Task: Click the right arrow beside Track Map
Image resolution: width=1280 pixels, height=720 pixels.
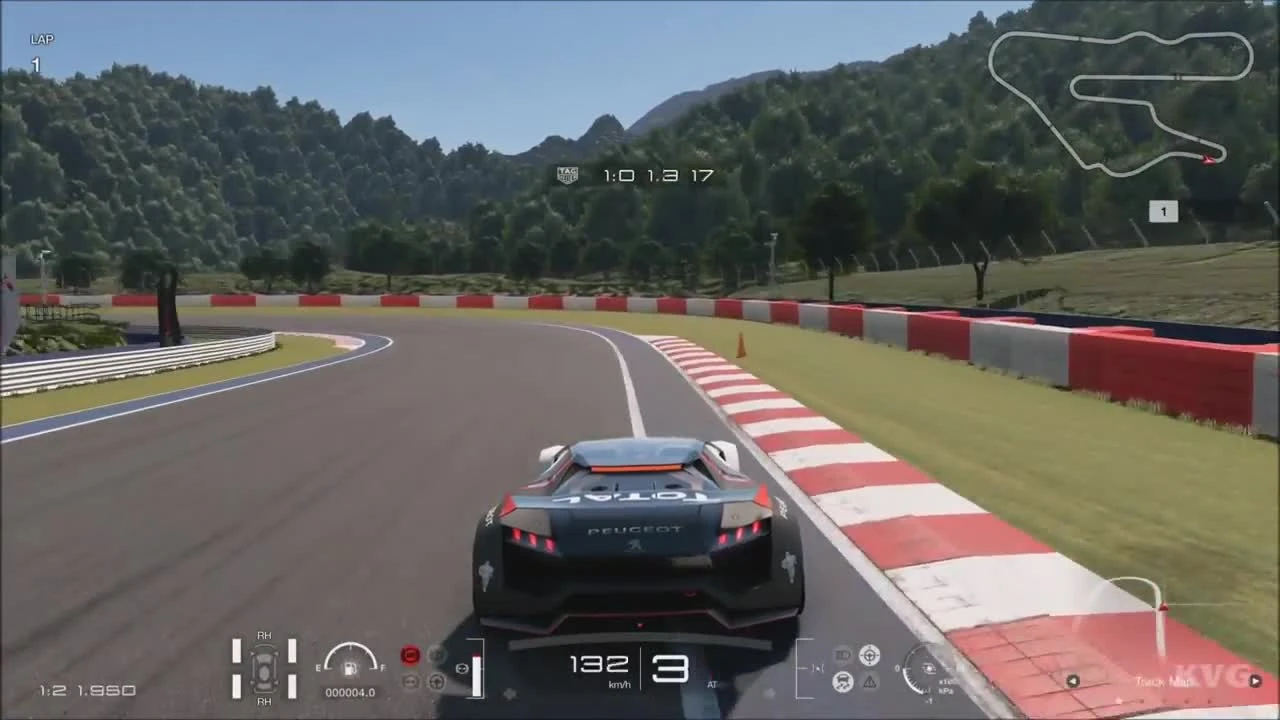Action: 1255,681
